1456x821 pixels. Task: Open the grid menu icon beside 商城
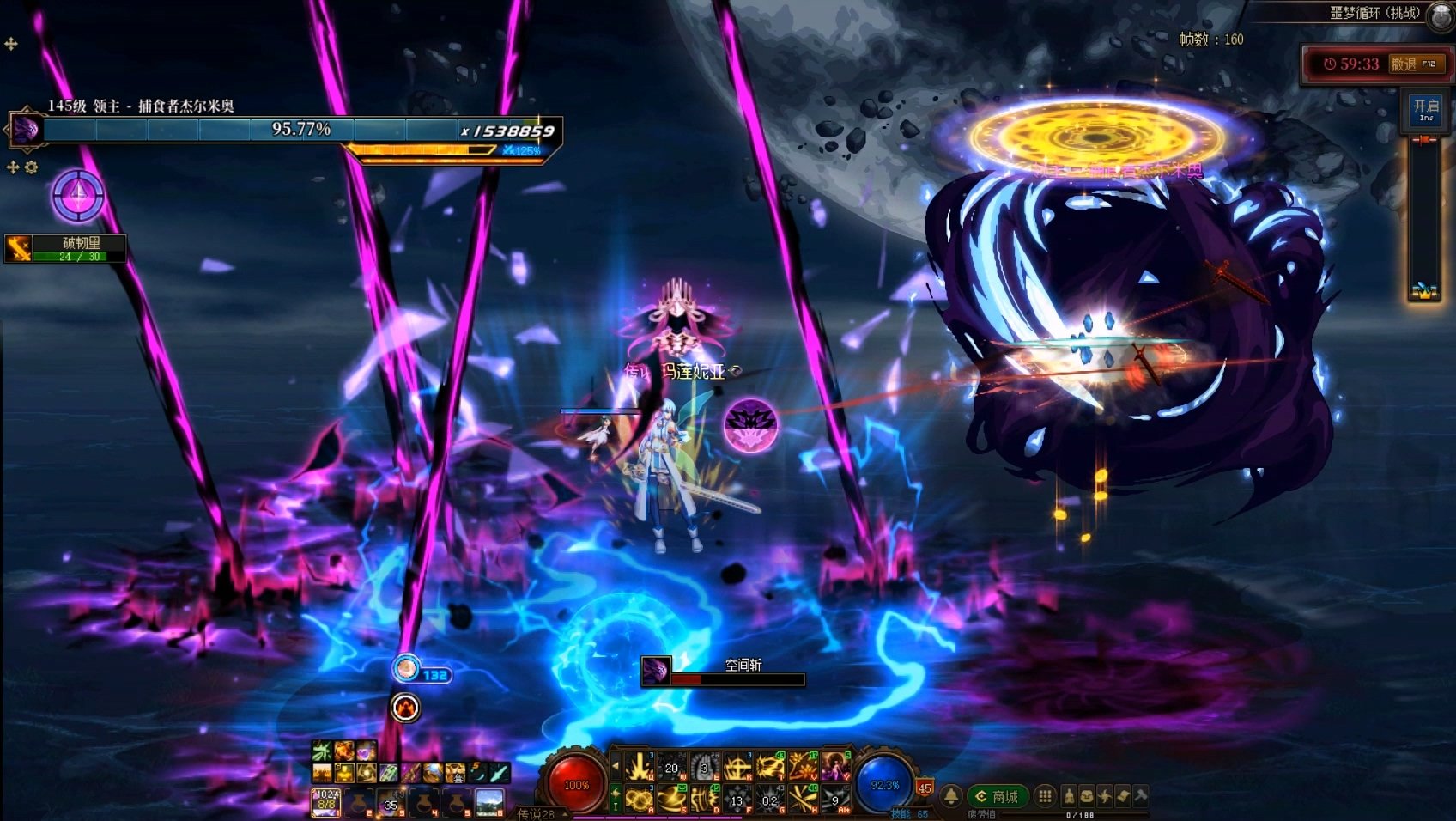1045,797
